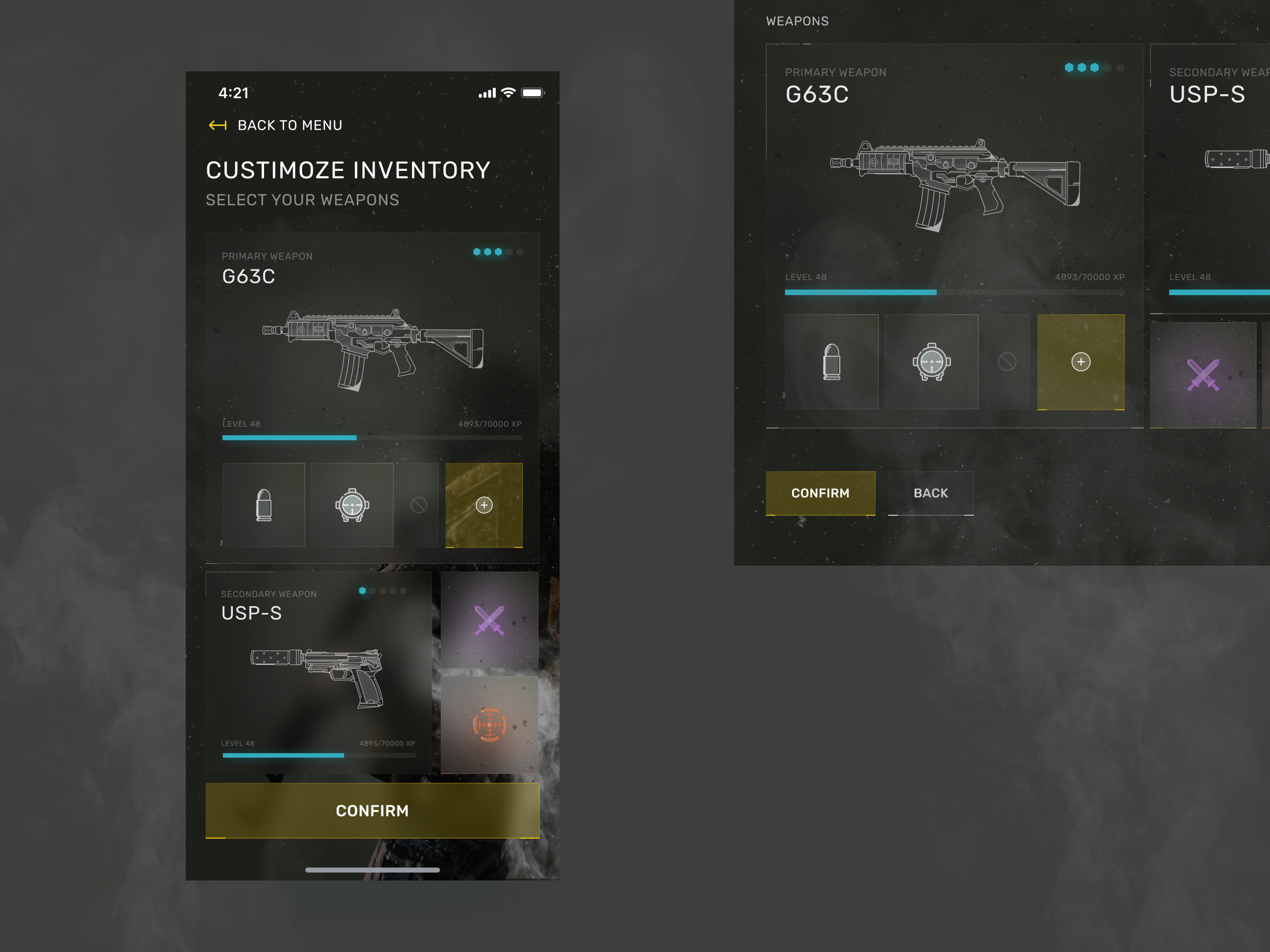Select the bullet ammo icon in the WEAPONS panel
The width and height of the screenshot is (1270, 952).
[831, 362]
